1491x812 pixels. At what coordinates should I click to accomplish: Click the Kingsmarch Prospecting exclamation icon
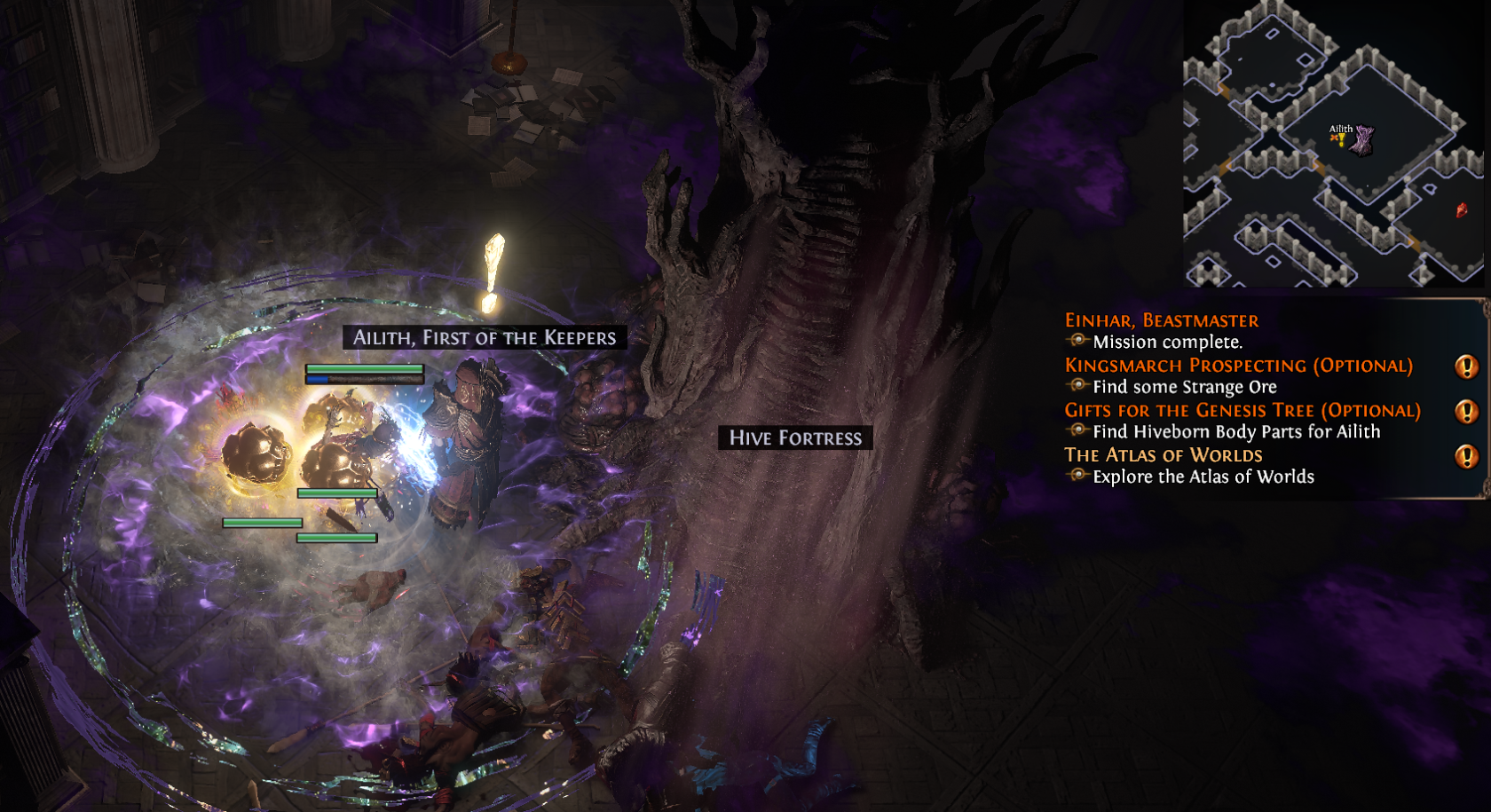click(x=1466, y=367)
